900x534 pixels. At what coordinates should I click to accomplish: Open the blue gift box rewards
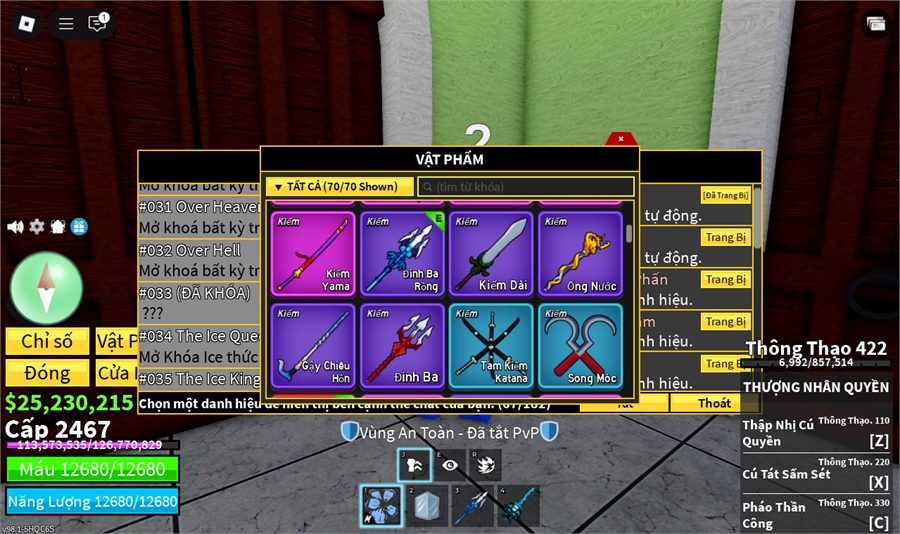click(79, 227)
